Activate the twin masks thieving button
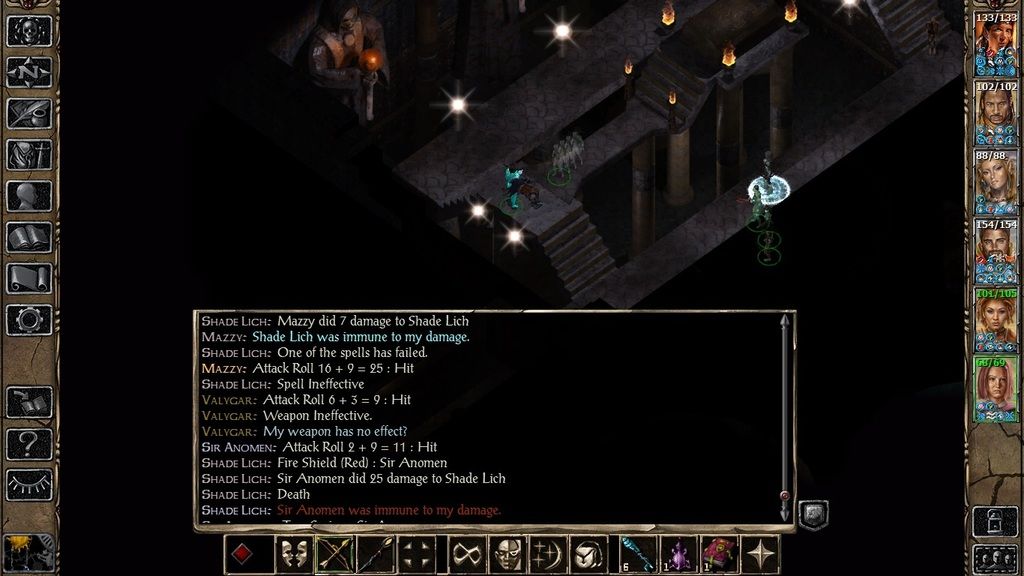Screen dimensions: 1024x576 (294, 554)
